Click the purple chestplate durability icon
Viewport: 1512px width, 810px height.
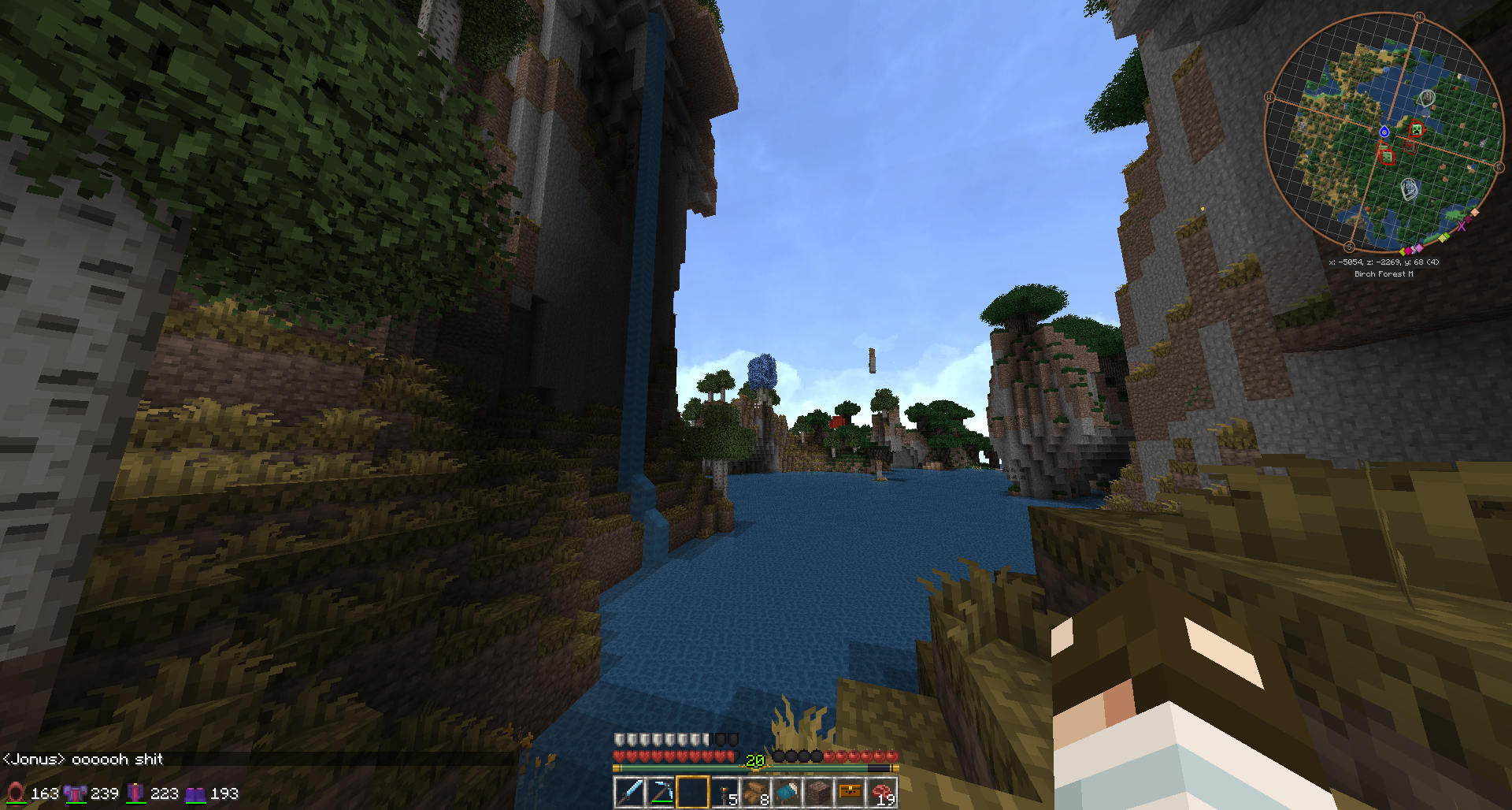click(x=75, y=793)
